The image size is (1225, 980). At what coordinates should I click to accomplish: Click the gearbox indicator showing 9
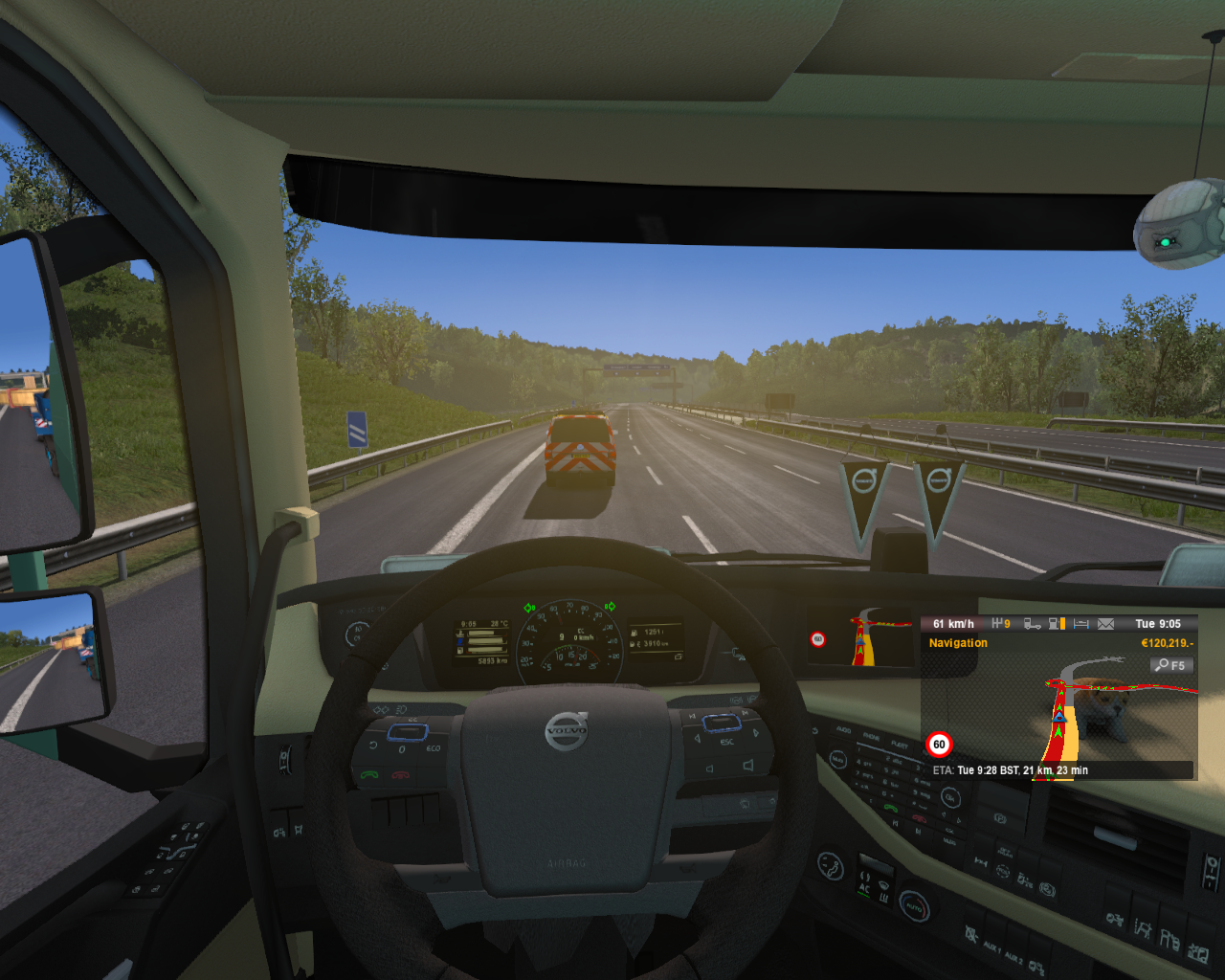point(999,624)
